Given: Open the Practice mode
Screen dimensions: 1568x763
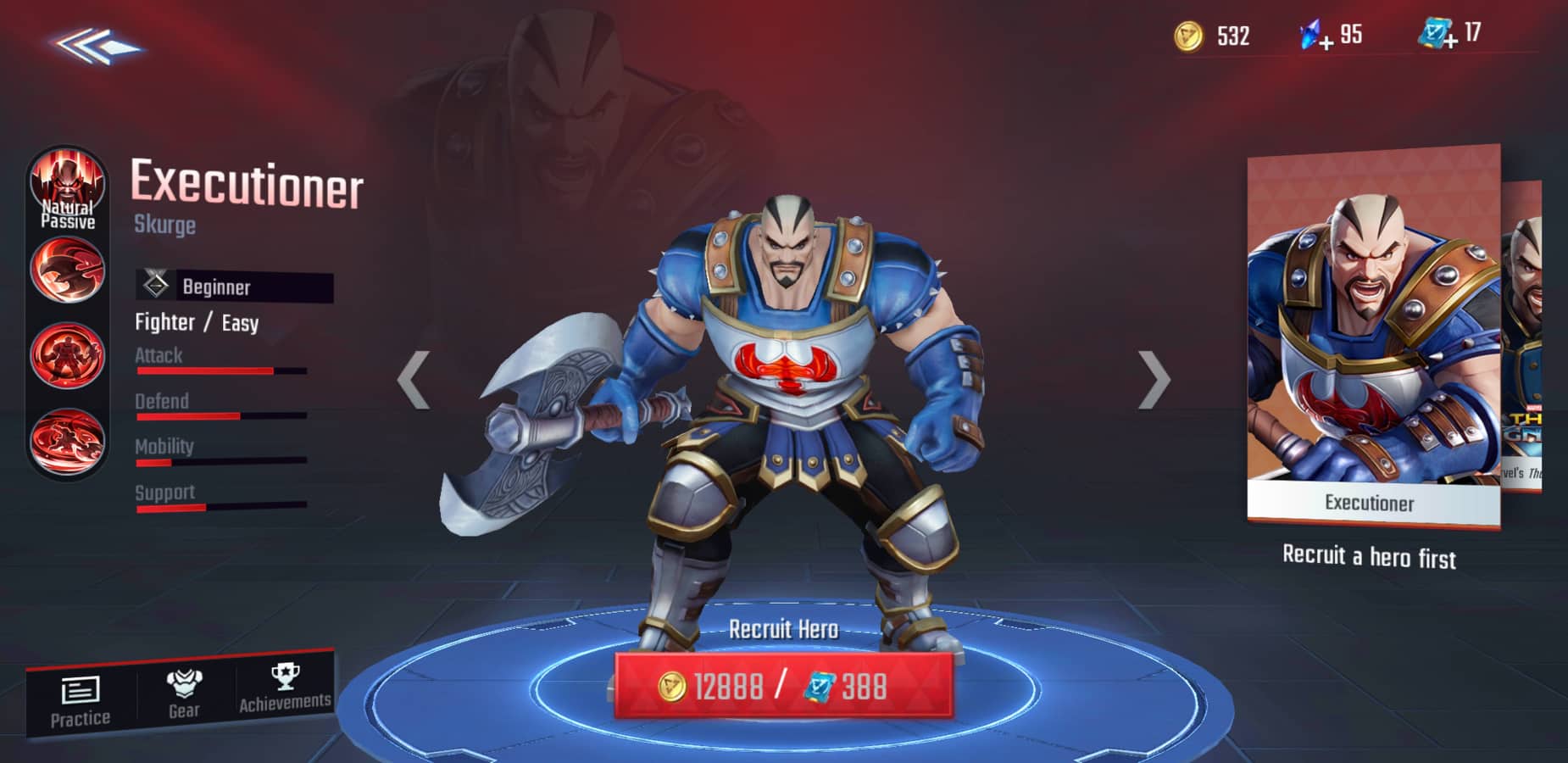Looking at the screenshot, I should [81, 702].
